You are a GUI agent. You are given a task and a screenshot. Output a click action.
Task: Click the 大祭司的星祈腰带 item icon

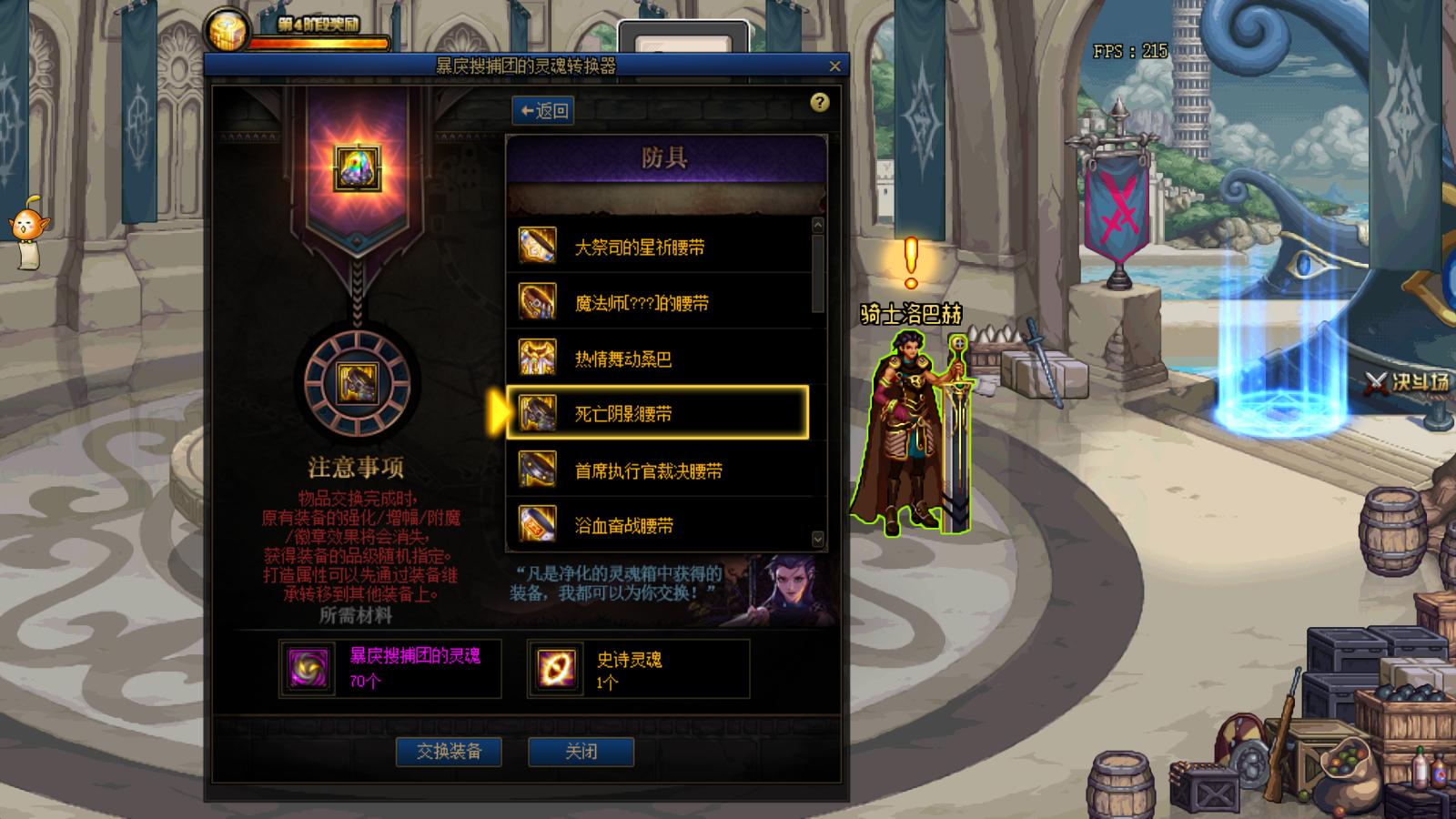(538, 244)
